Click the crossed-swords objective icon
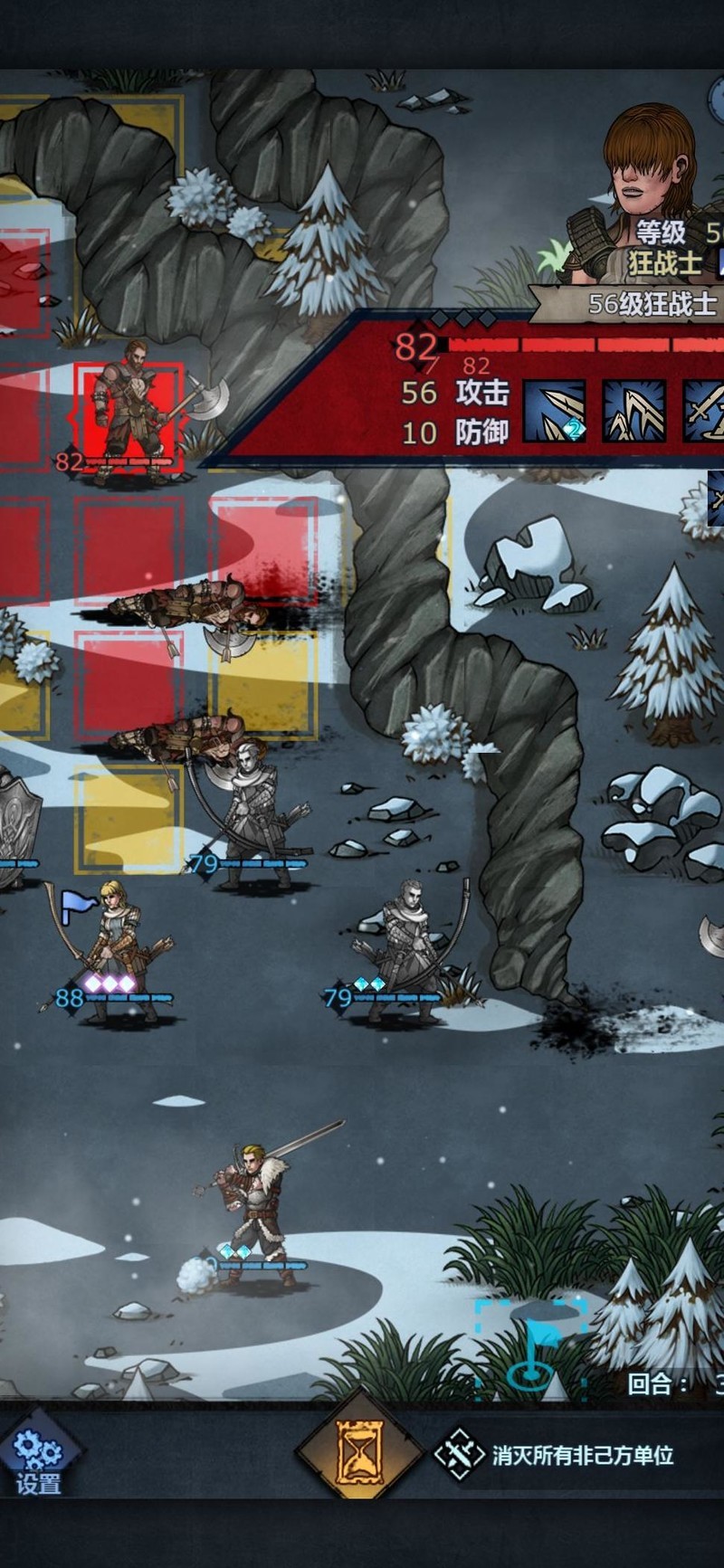Screen dimensions: 724x1568 coord(459,1455)
